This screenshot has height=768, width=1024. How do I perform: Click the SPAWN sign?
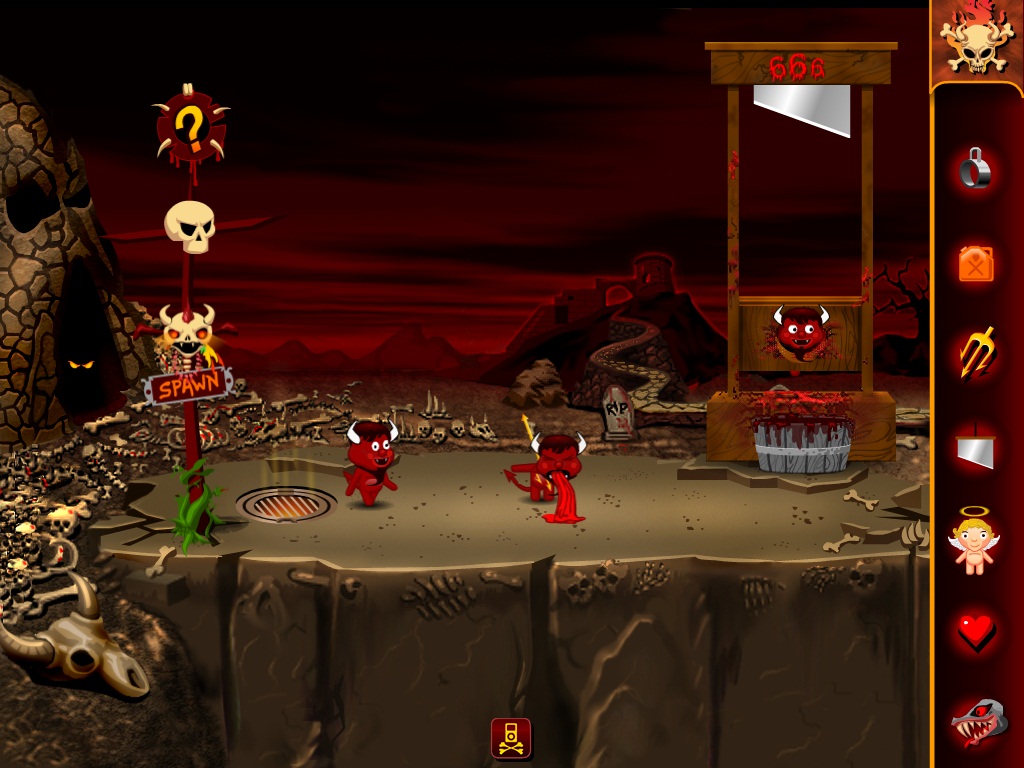[190, 387]
